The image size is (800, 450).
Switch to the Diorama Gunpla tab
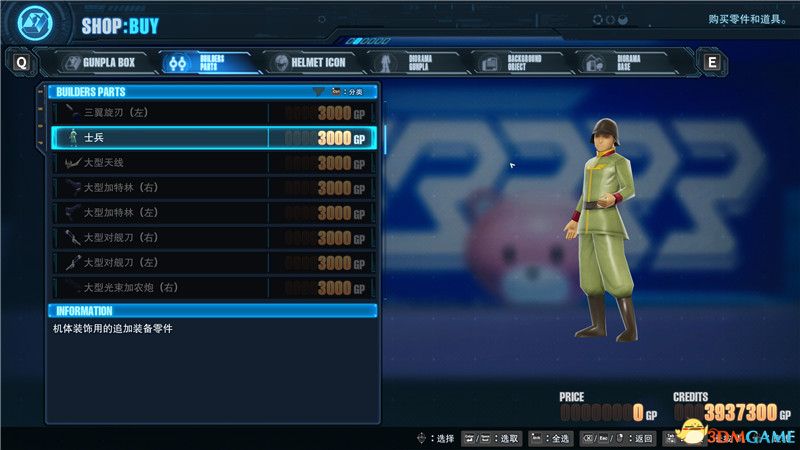pyautogui.click(x=412, y=62)
